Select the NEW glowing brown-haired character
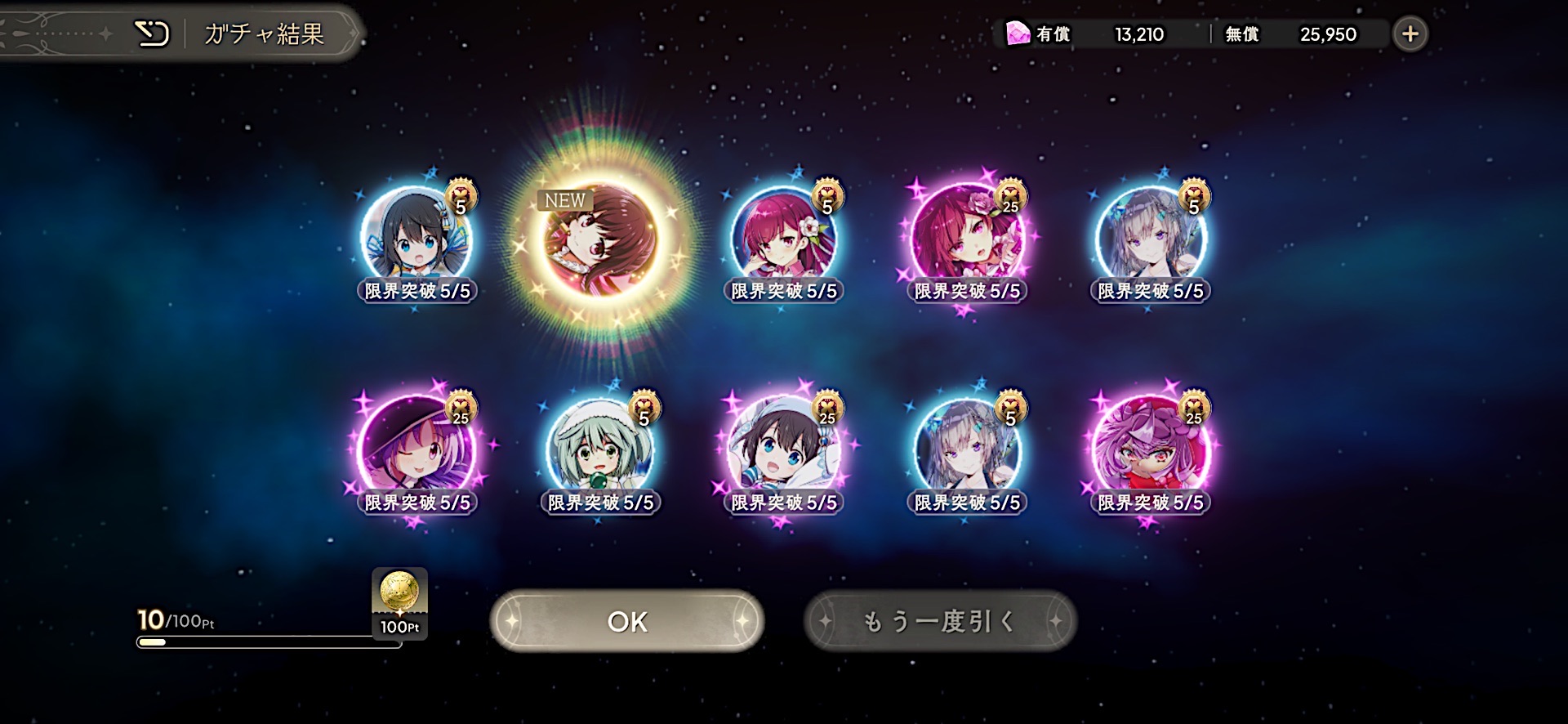 (x=600, y=241)
